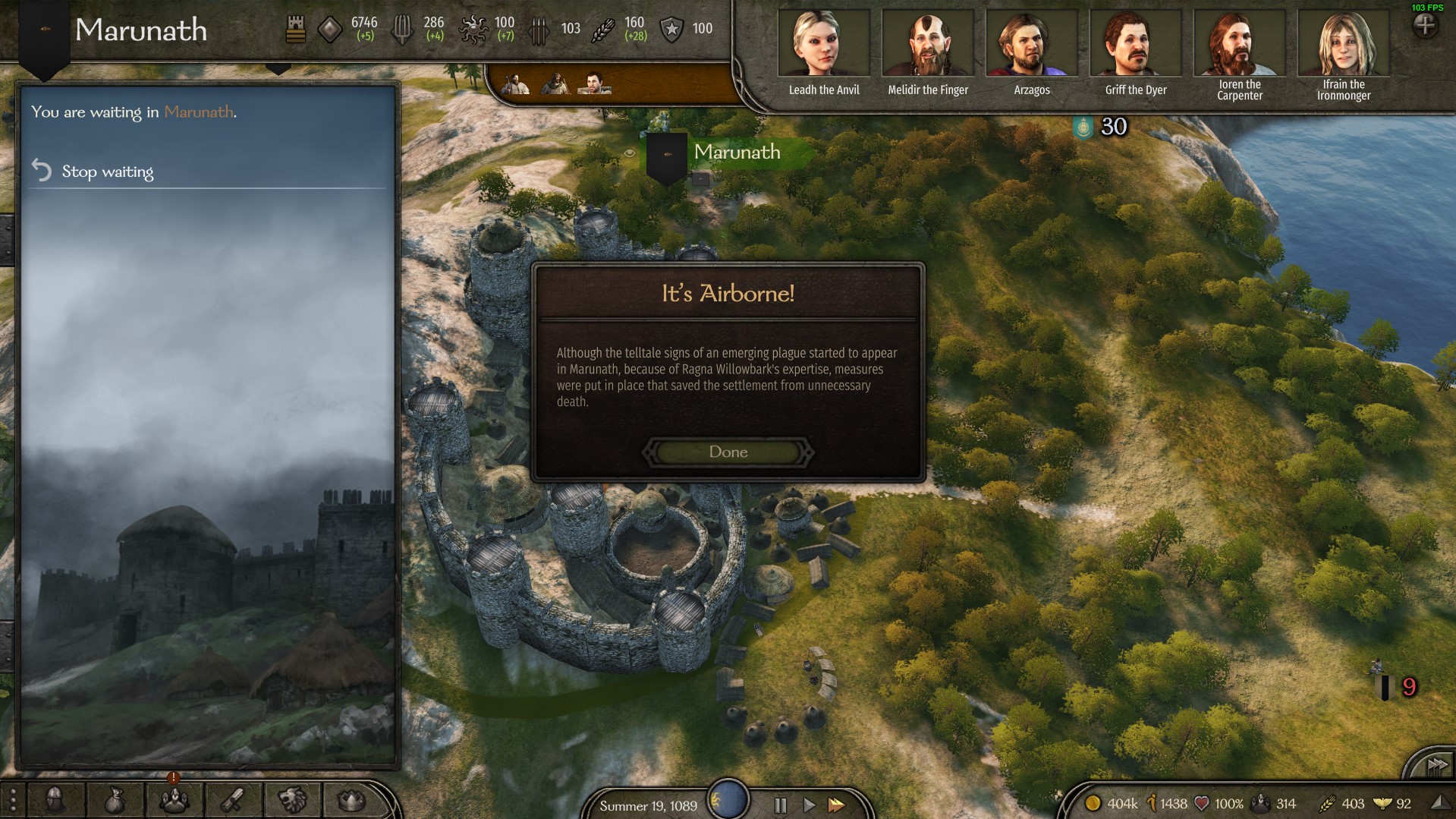Select Ifrain the Ironmonger's portrait

[x=1343, y=44]
